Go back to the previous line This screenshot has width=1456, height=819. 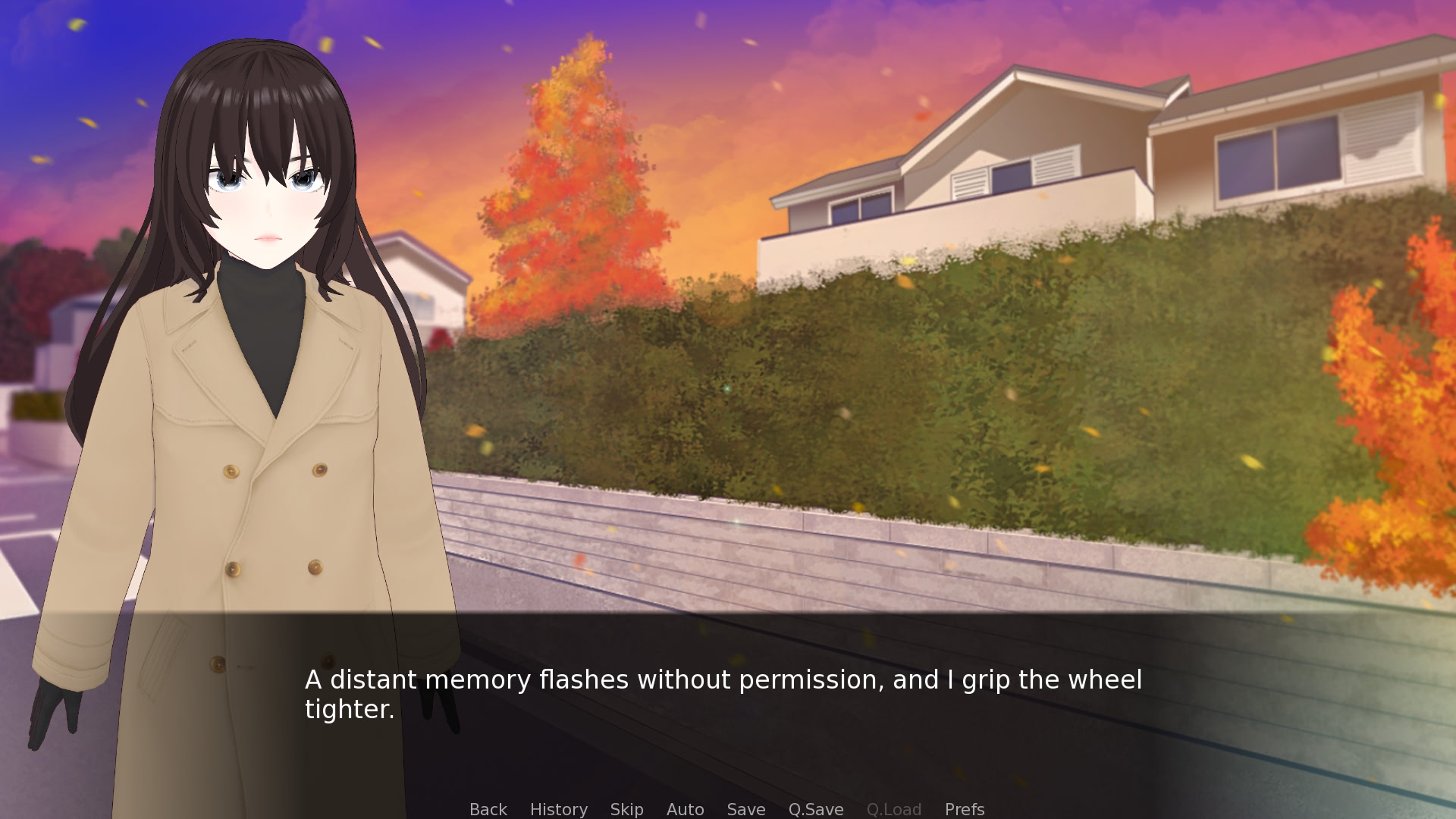488,809
